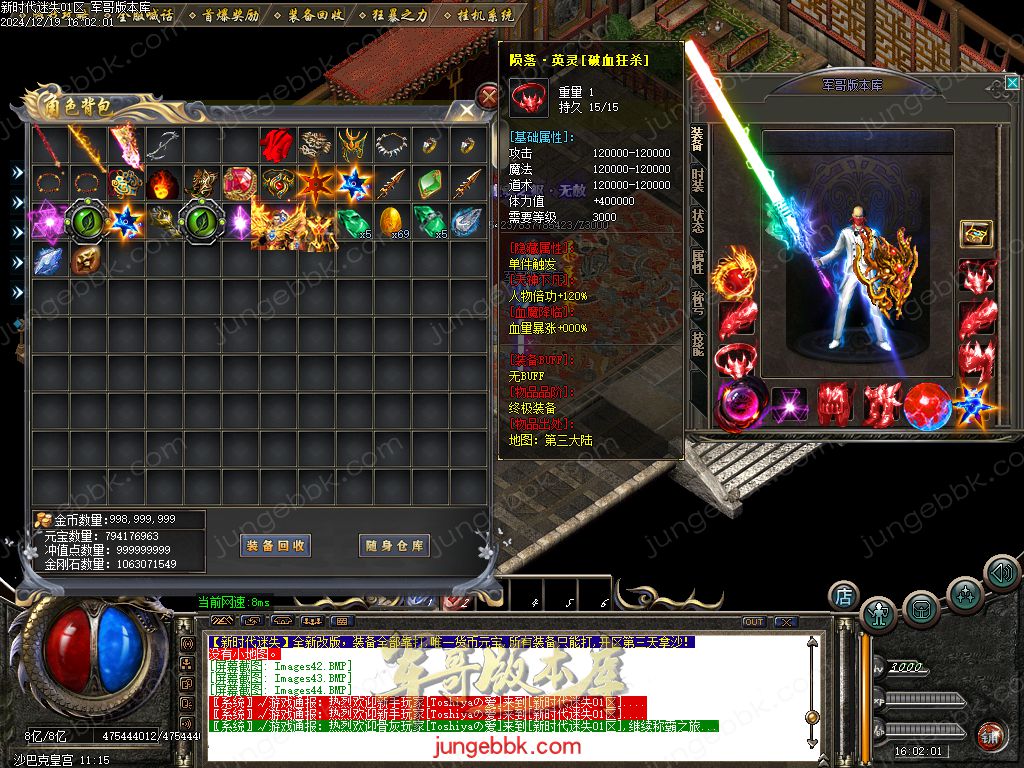The image size is (1024, 768).
Task: Click the 装备回收 button in the bag
Action: 276,546
